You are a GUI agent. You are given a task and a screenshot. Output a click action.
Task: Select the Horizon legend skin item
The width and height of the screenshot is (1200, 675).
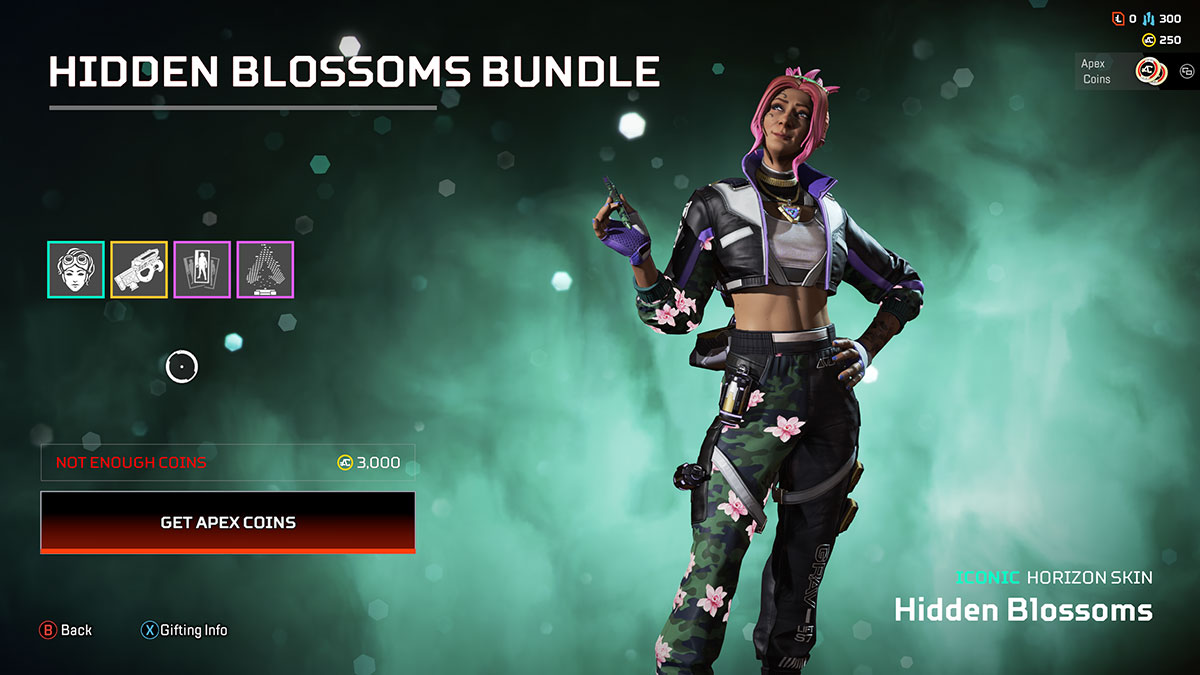pos(76,270)
